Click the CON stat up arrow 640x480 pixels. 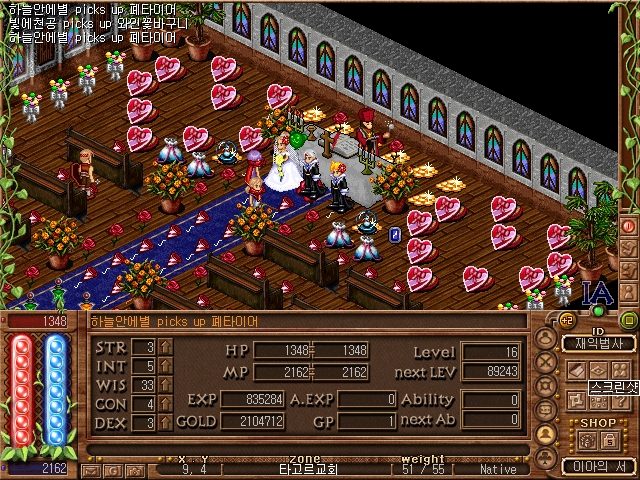[x=166, y=404]
